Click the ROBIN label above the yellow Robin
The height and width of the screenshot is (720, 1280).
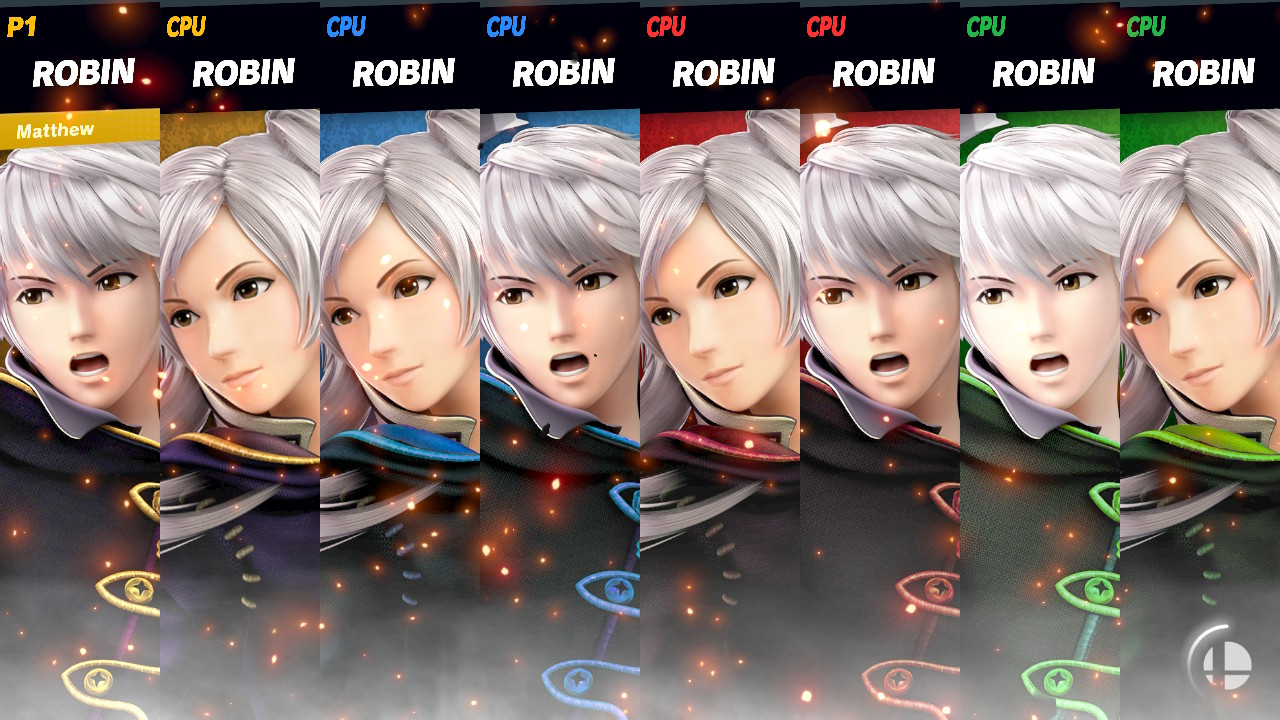(x=243, y=71)
